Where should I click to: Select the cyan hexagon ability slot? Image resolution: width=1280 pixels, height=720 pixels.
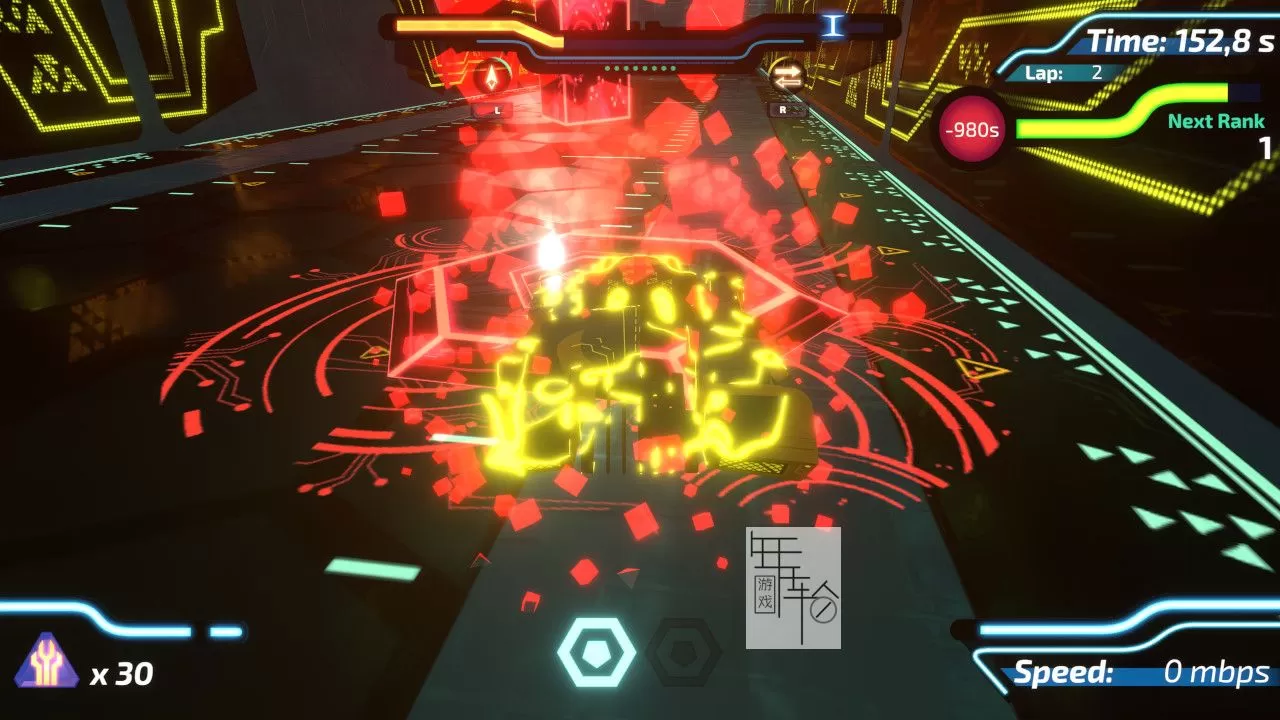[597, 650]
